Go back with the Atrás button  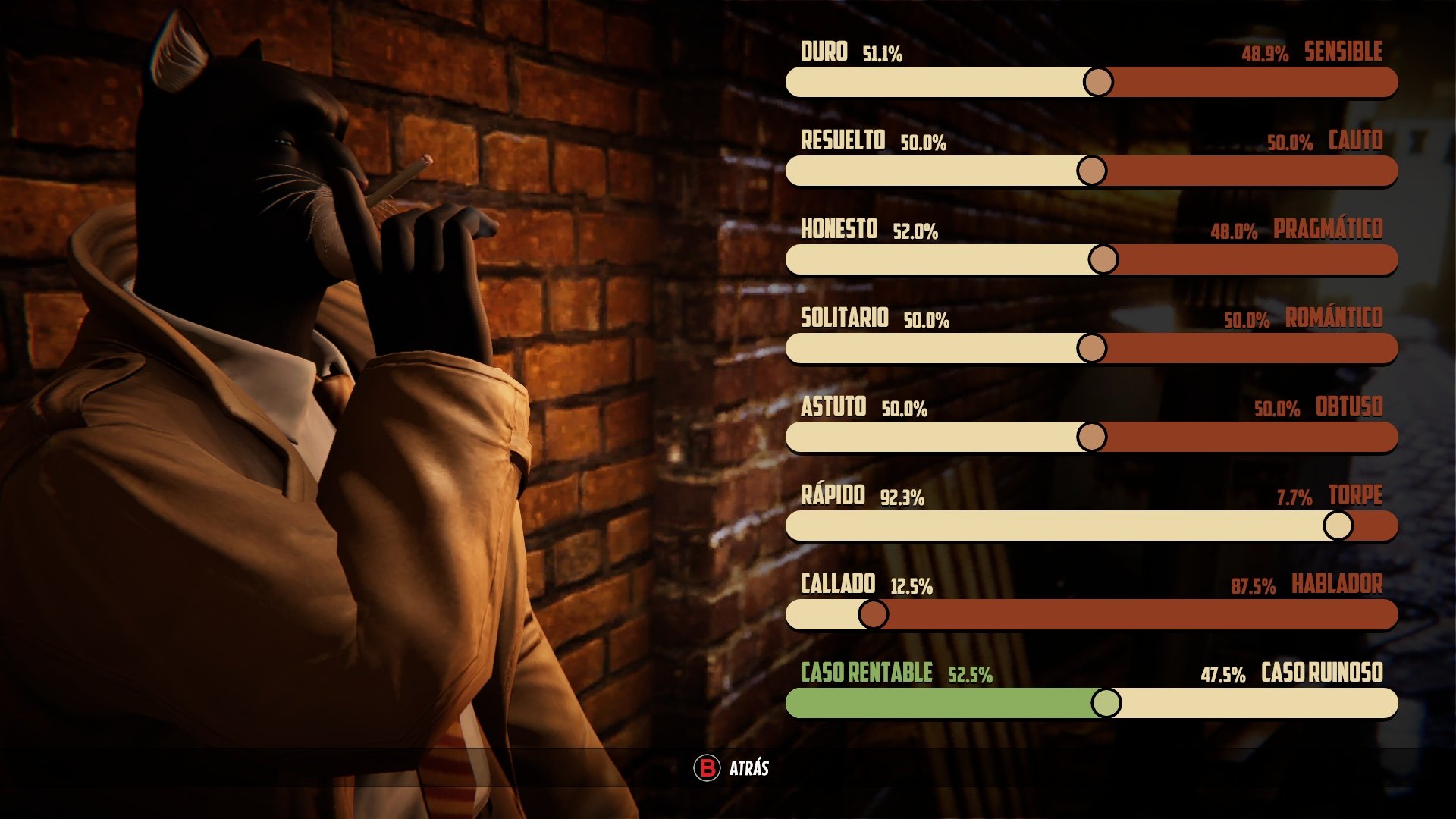[x=732, y=768]
